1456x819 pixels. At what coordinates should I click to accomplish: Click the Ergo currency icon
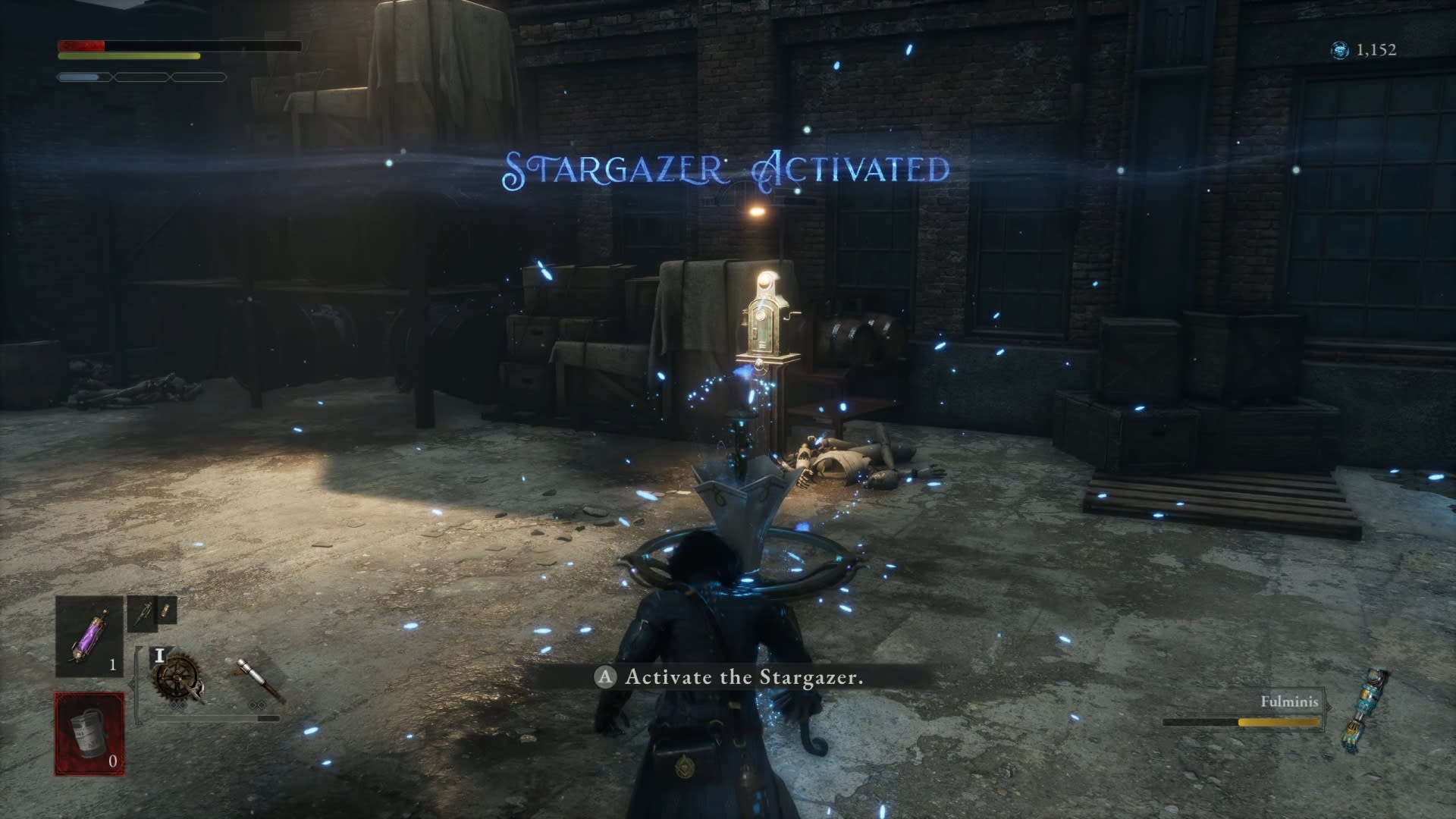[x=1340, y=50]
